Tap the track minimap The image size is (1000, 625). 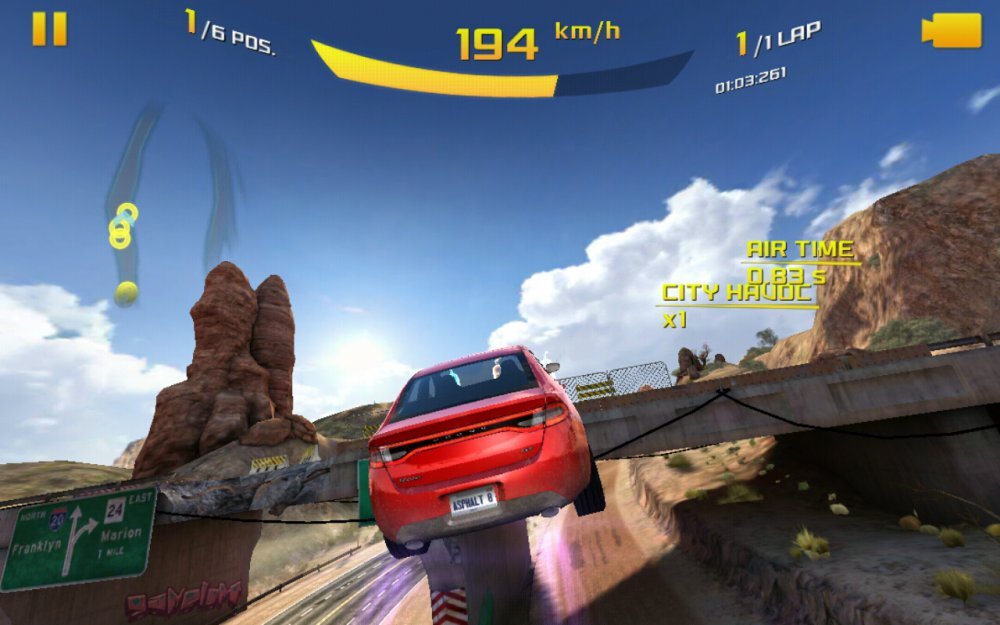[170, 200]
